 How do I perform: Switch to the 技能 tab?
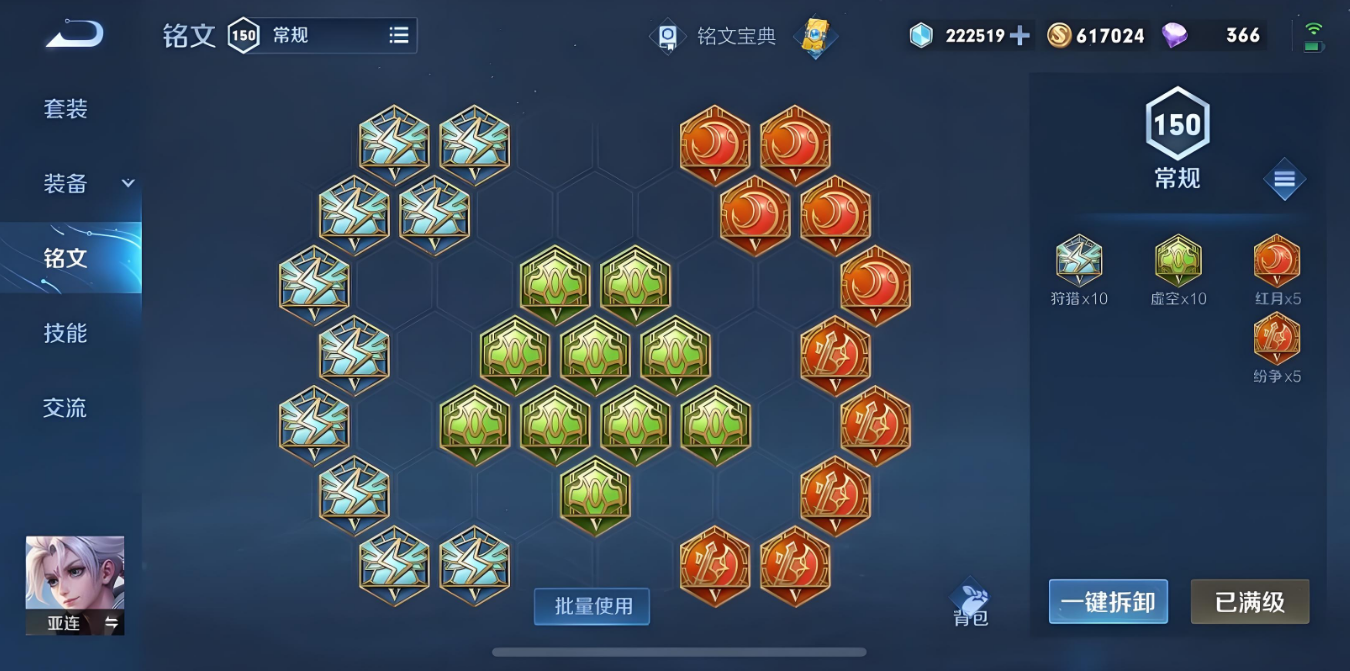click(66, 333)
